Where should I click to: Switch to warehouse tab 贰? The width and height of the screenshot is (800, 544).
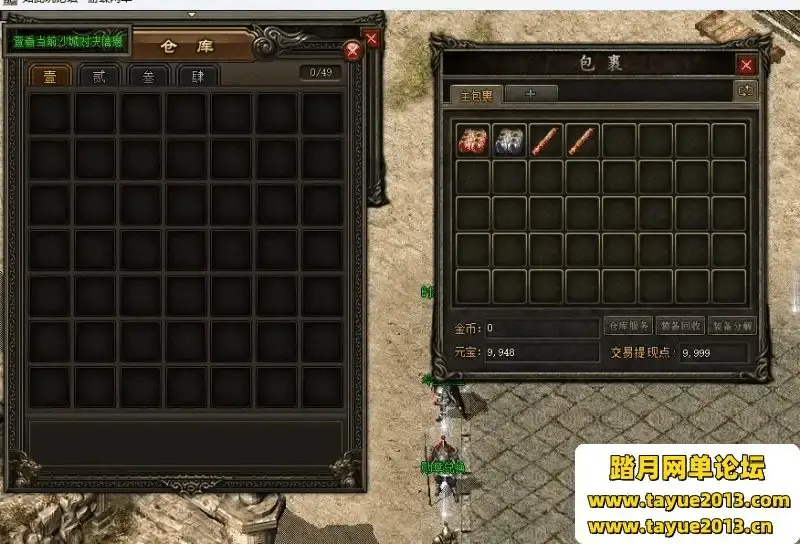point(99,76)
